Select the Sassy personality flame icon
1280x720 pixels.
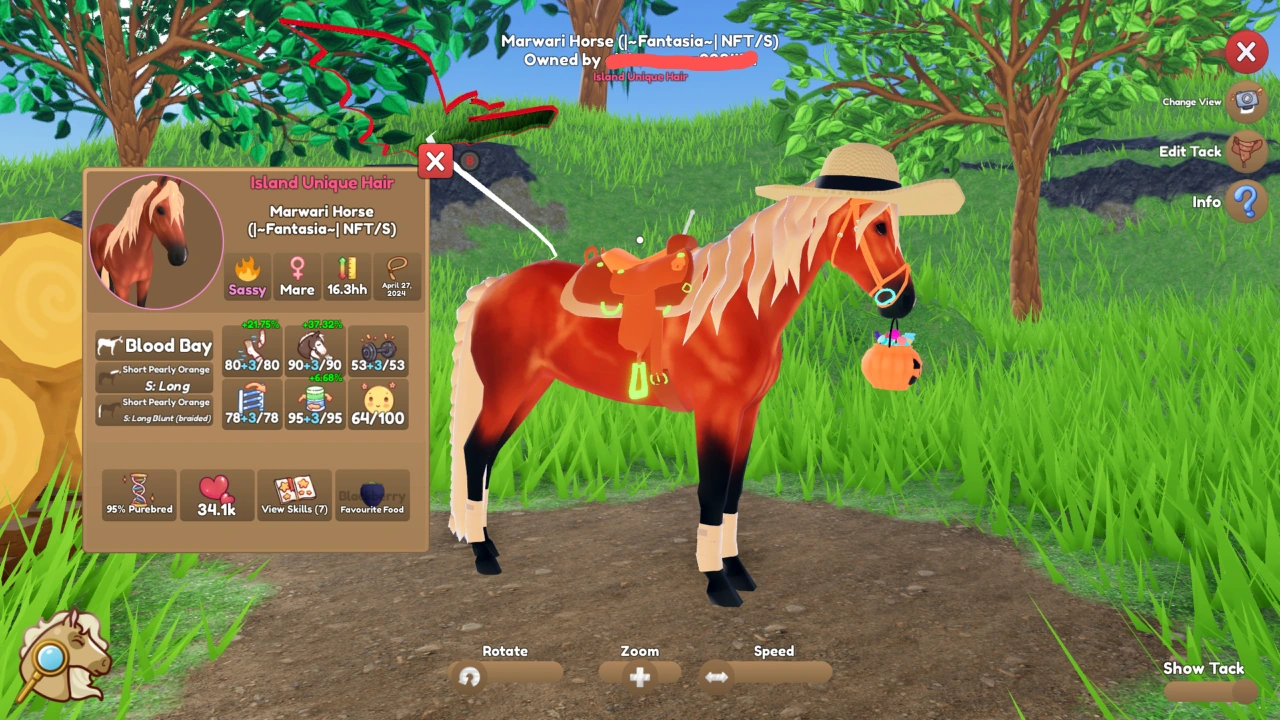coord(246,277)
